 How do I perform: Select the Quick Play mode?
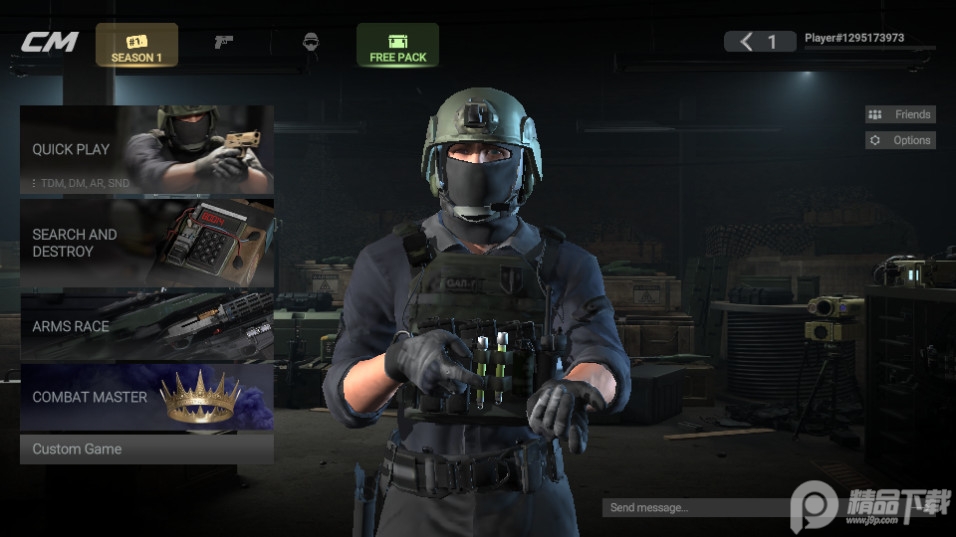coord(146,150)
